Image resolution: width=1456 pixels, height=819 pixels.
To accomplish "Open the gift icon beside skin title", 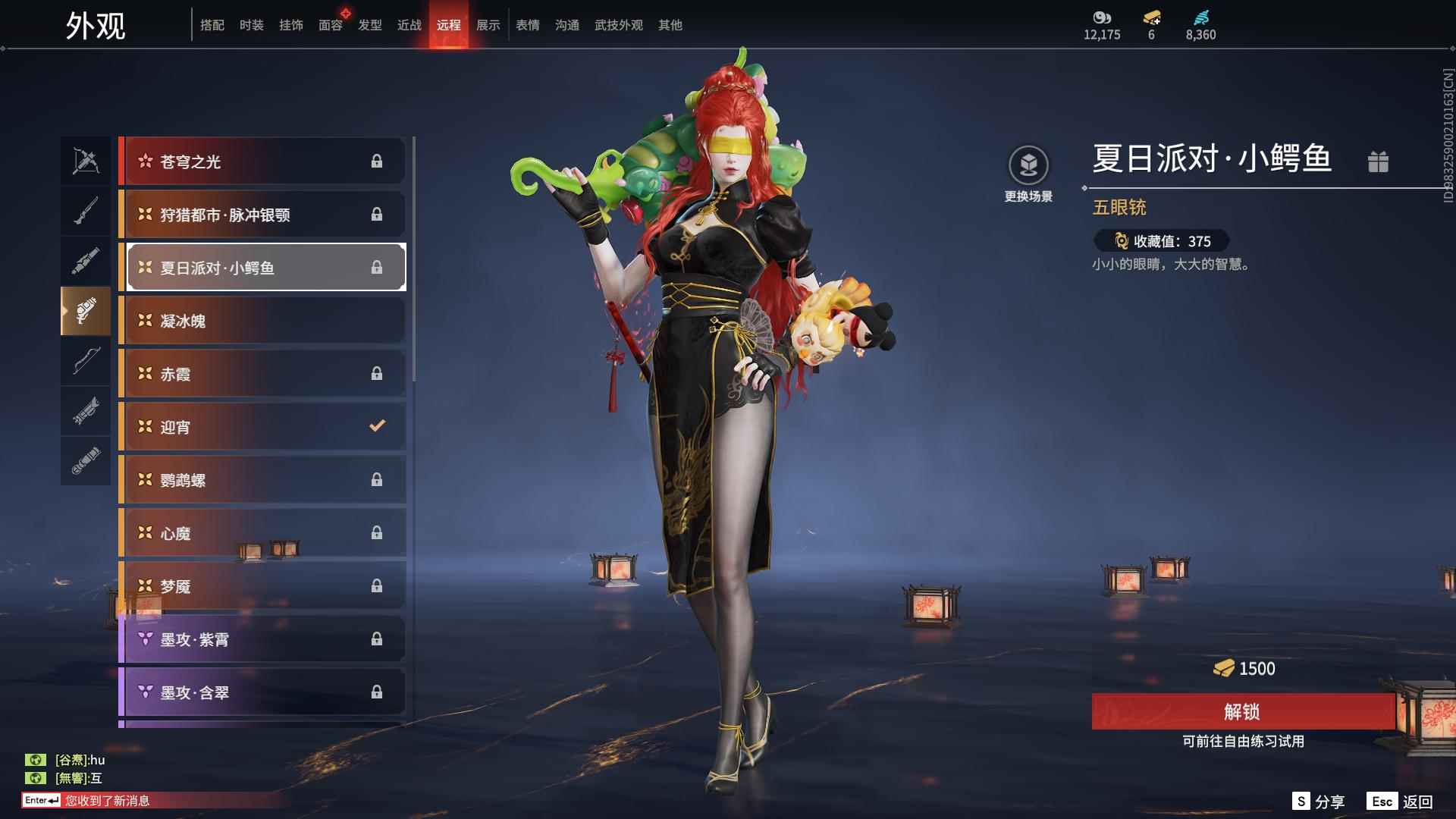I will [1378, 162].
